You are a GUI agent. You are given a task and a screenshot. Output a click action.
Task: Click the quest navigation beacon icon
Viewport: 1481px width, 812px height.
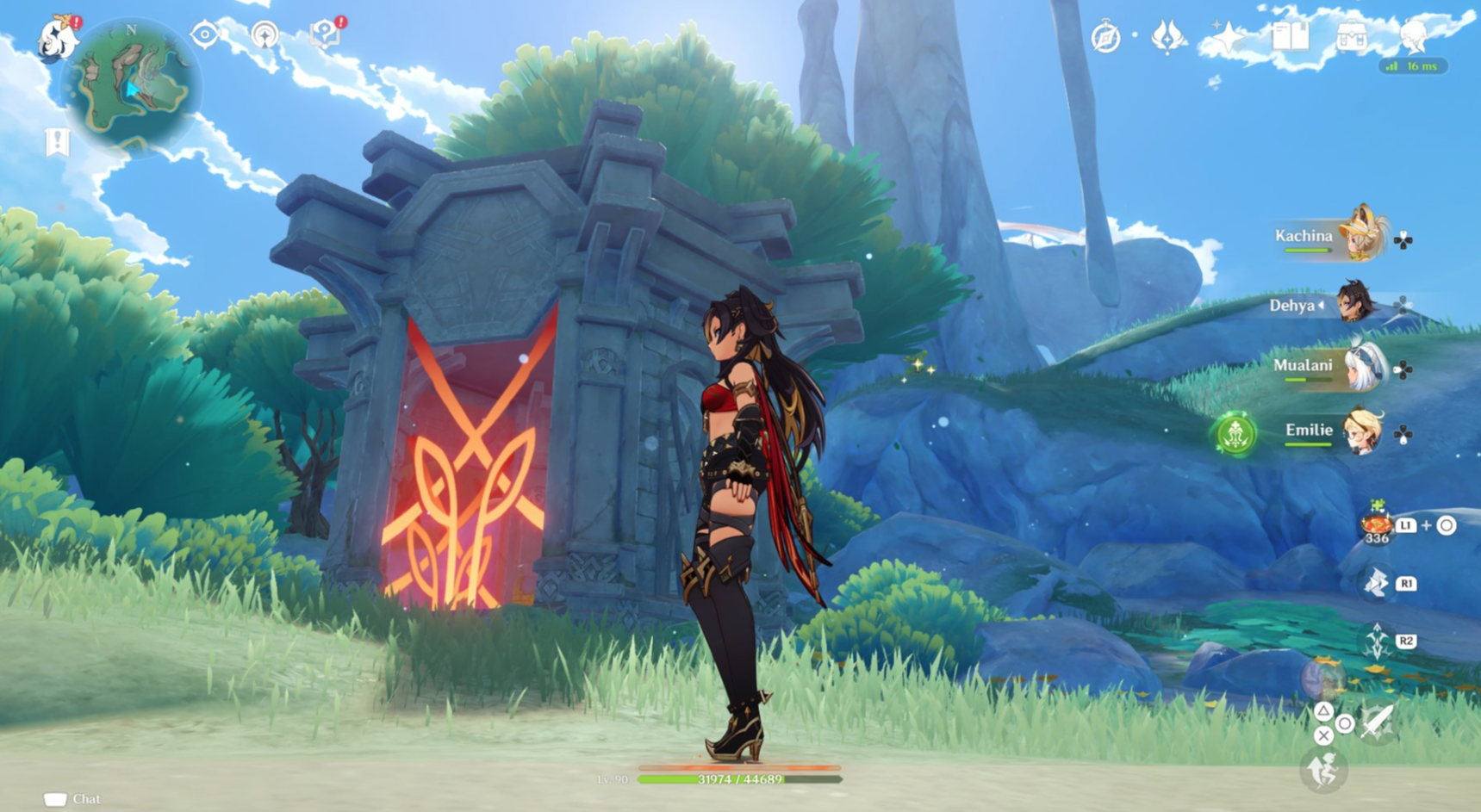click(264, 34)
